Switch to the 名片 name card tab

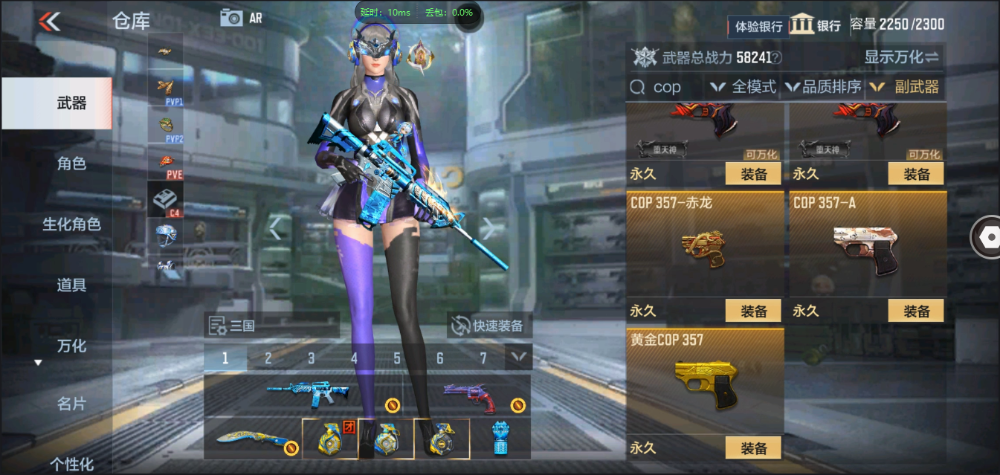tap(71, 404)
